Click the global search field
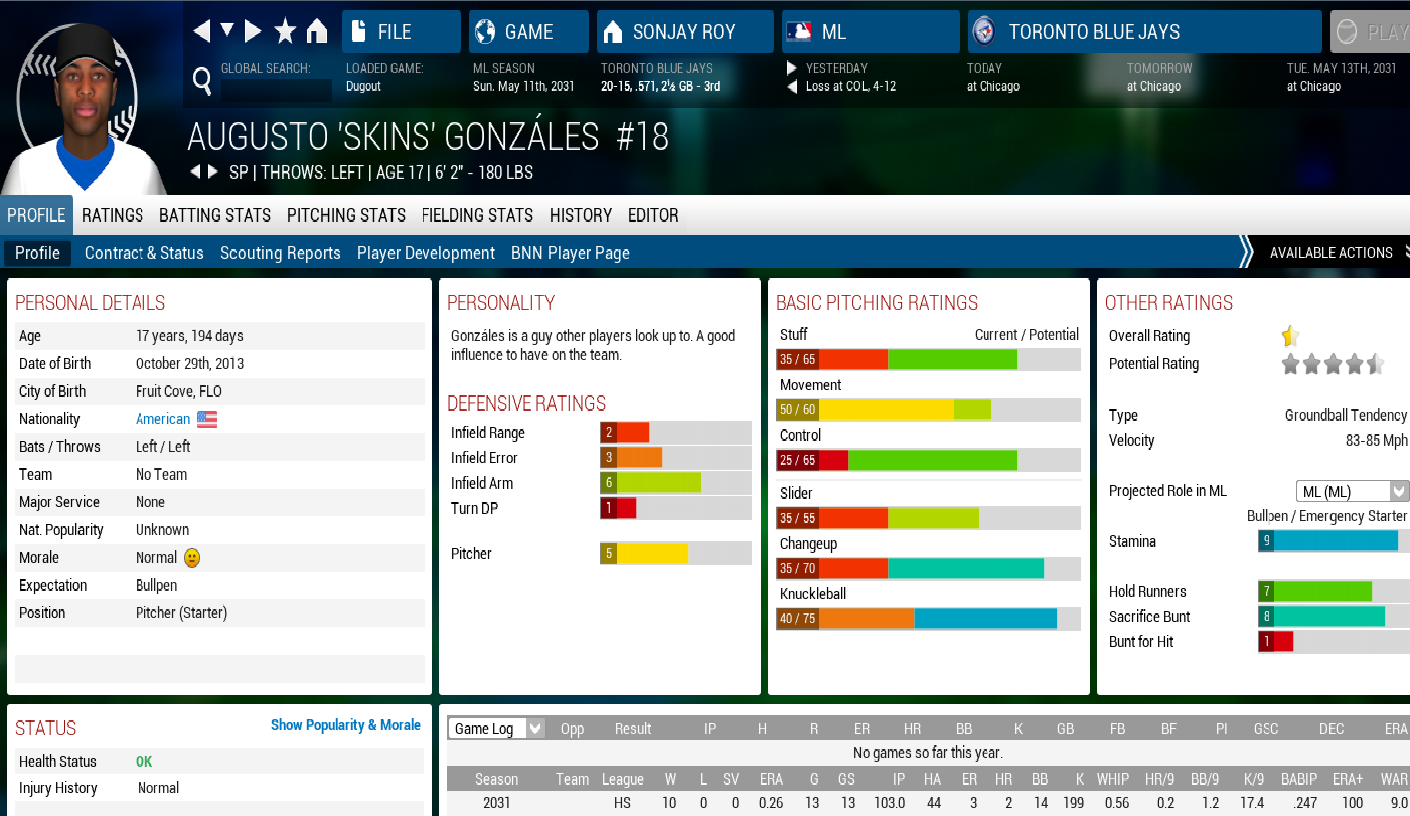This screenshot has width=1410, height=816. pos(276,90)
